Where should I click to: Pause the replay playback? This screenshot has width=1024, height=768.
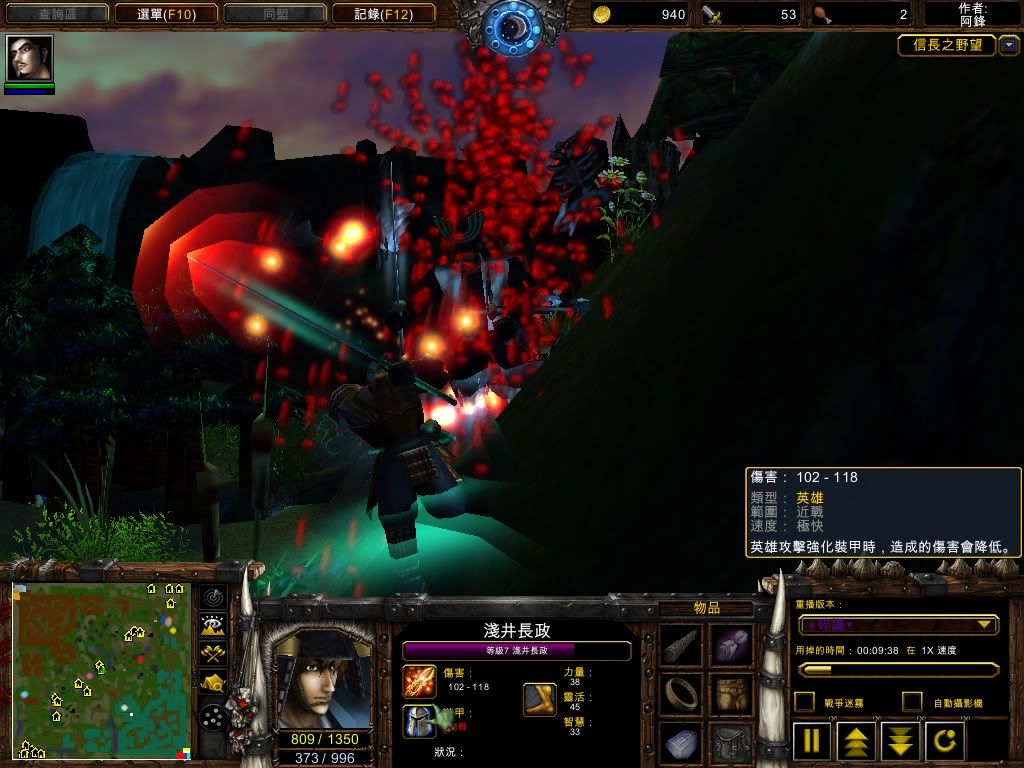click(812, 742)
